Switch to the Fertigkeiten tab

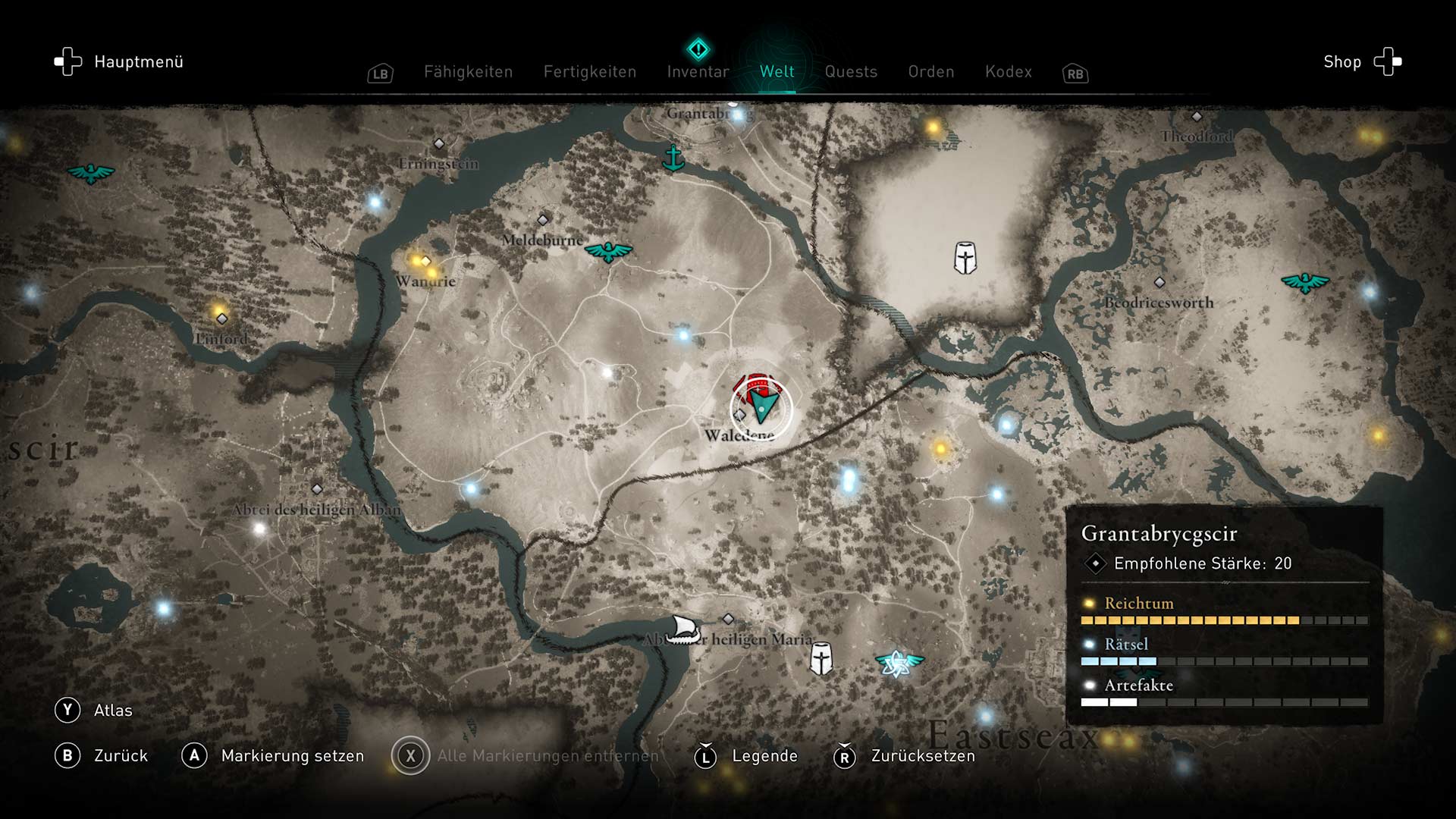[x=589, y=72]
